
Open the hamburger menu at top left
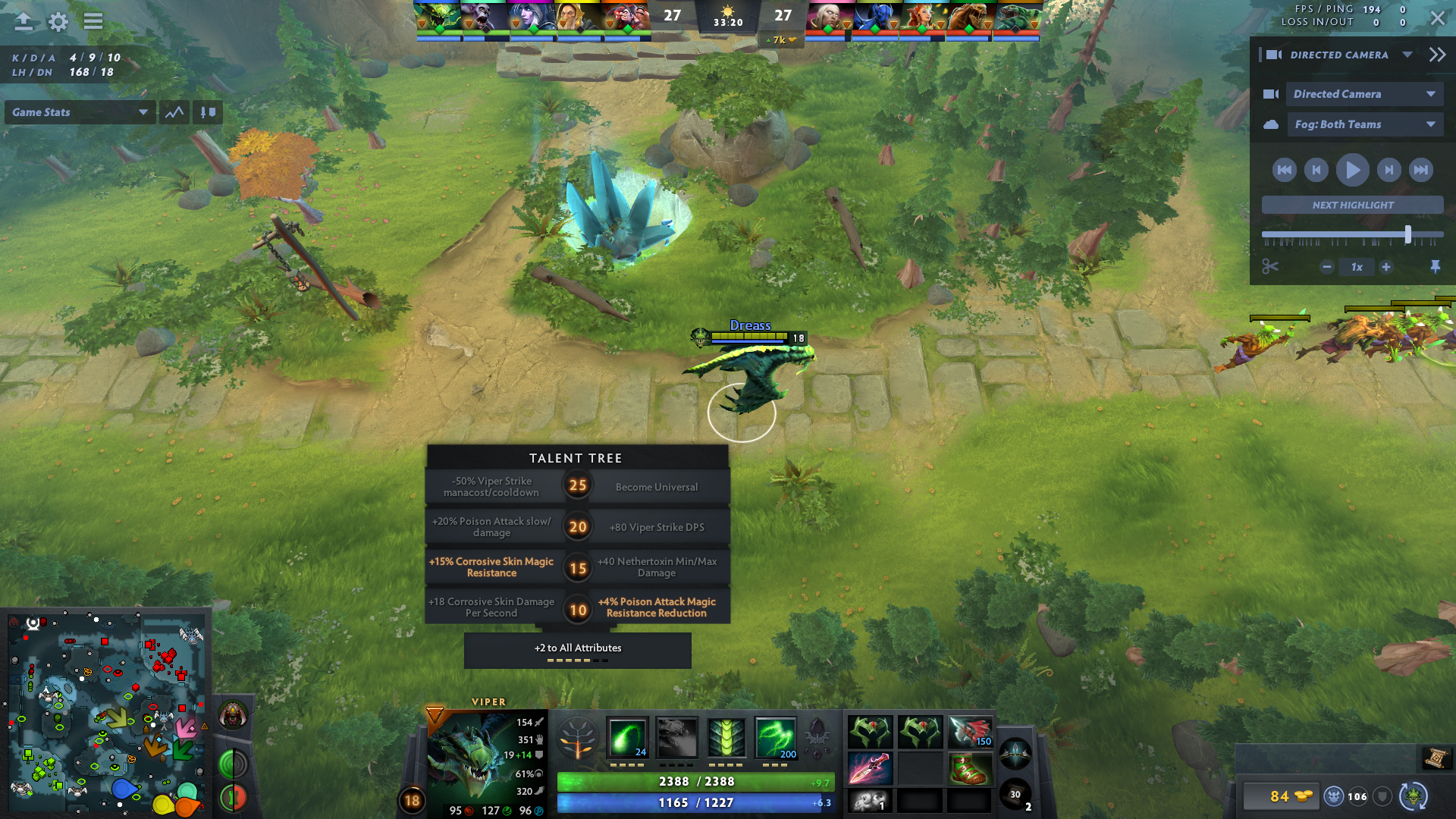(x=93, y=22)
